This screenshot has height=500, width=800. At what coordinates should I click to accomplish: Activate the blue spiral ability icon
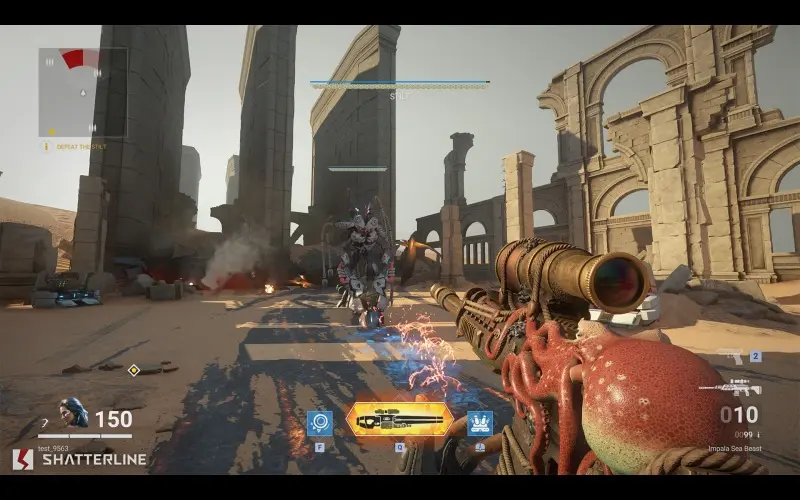320,423
